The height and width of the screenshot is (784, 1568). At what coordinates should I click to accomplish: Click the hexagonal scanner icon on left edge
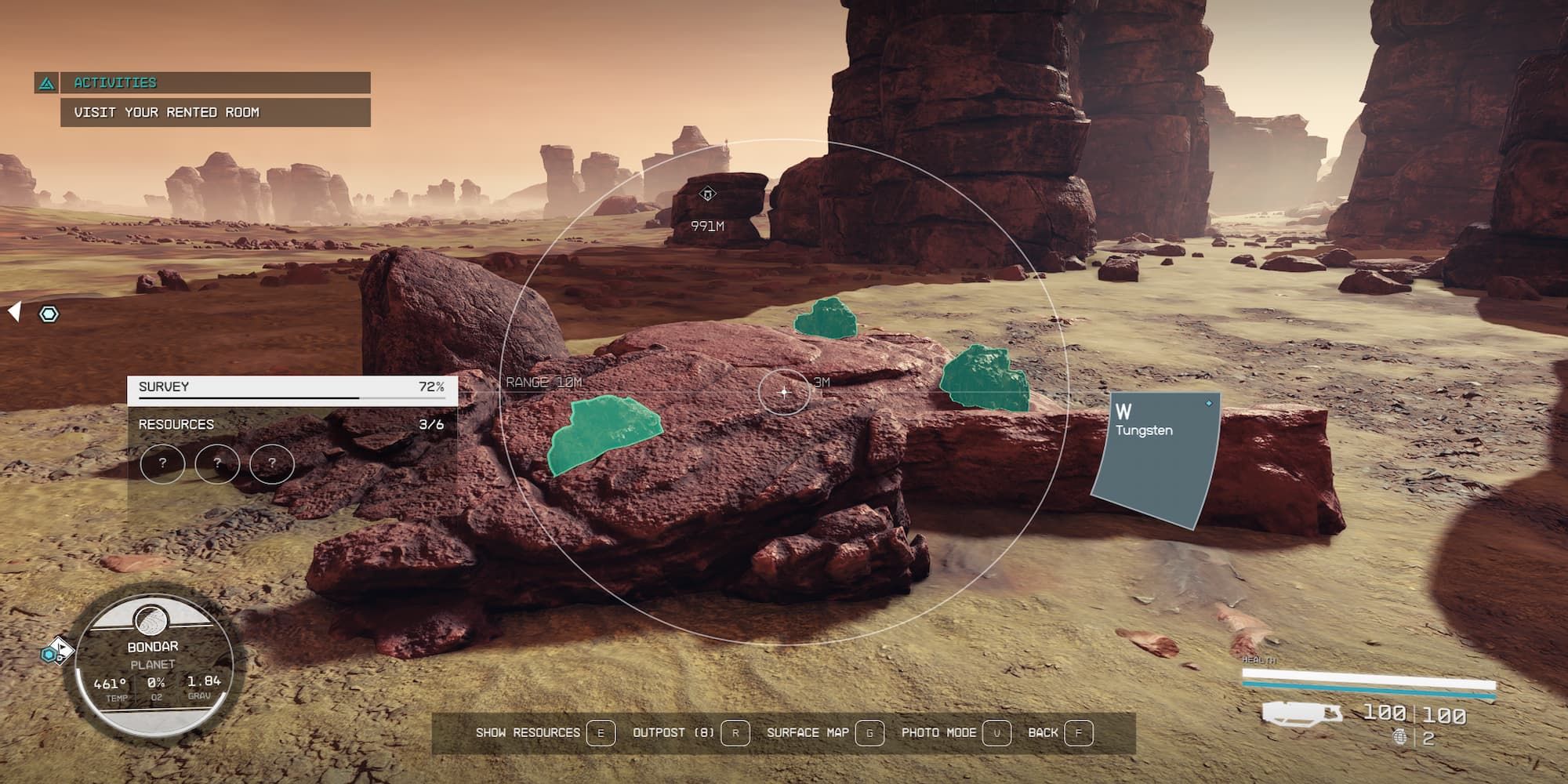[50, 314]
